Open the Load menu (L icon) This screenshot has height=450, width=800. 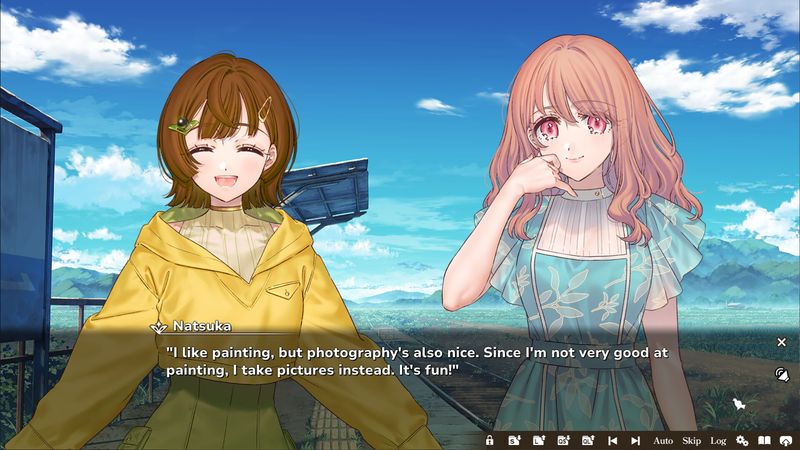pyautogui.click(x=538, y=440)
